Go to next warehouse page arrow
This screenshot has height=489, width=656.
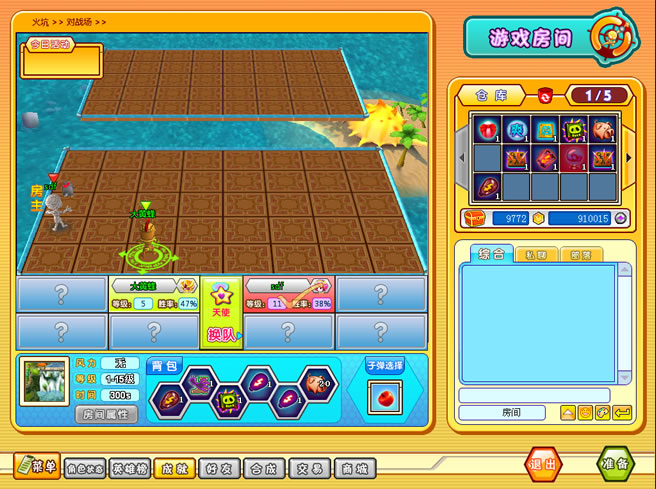coord(629,157)
